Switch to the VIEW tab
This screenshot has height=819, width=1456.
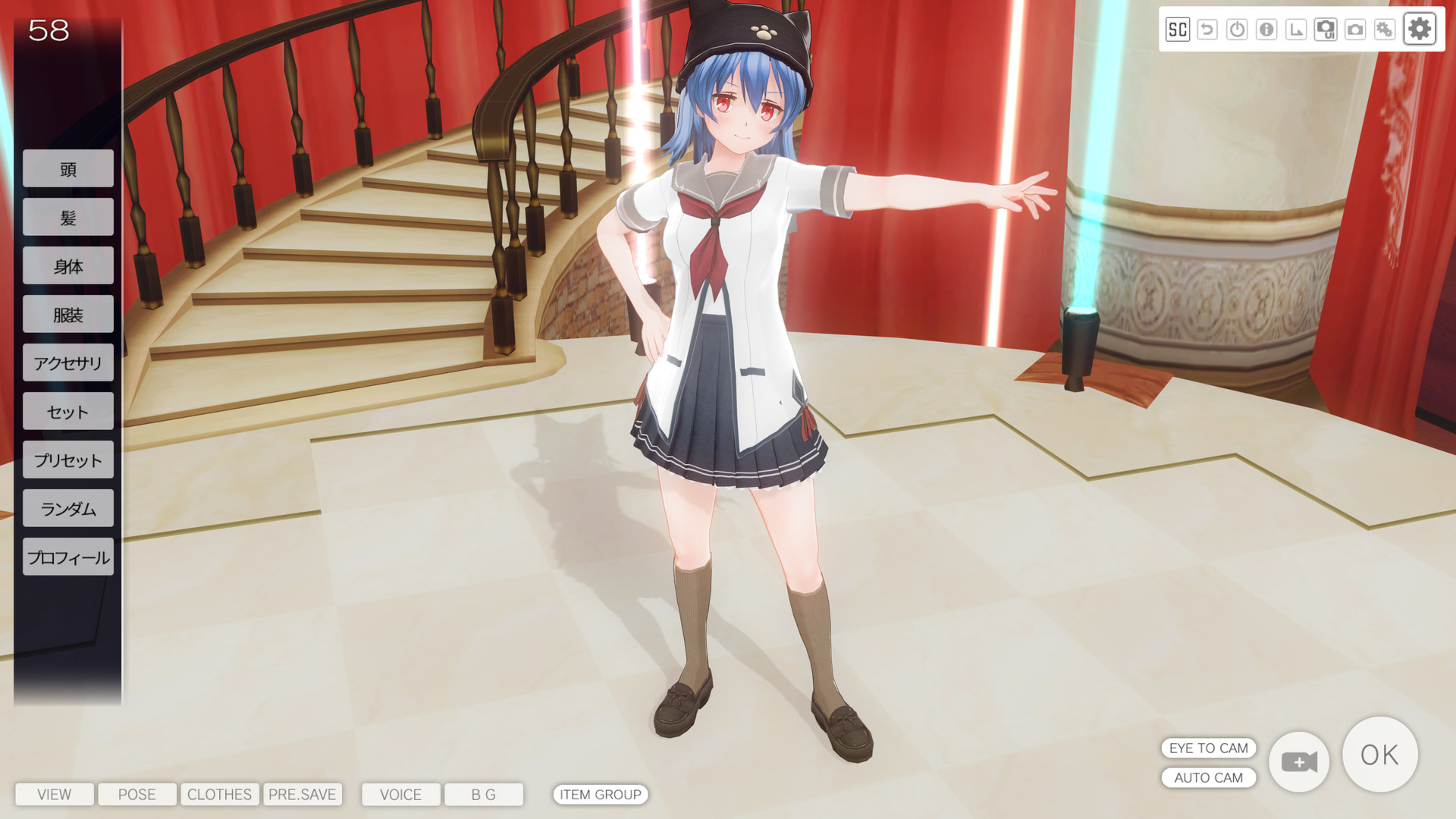click(55, 794)
